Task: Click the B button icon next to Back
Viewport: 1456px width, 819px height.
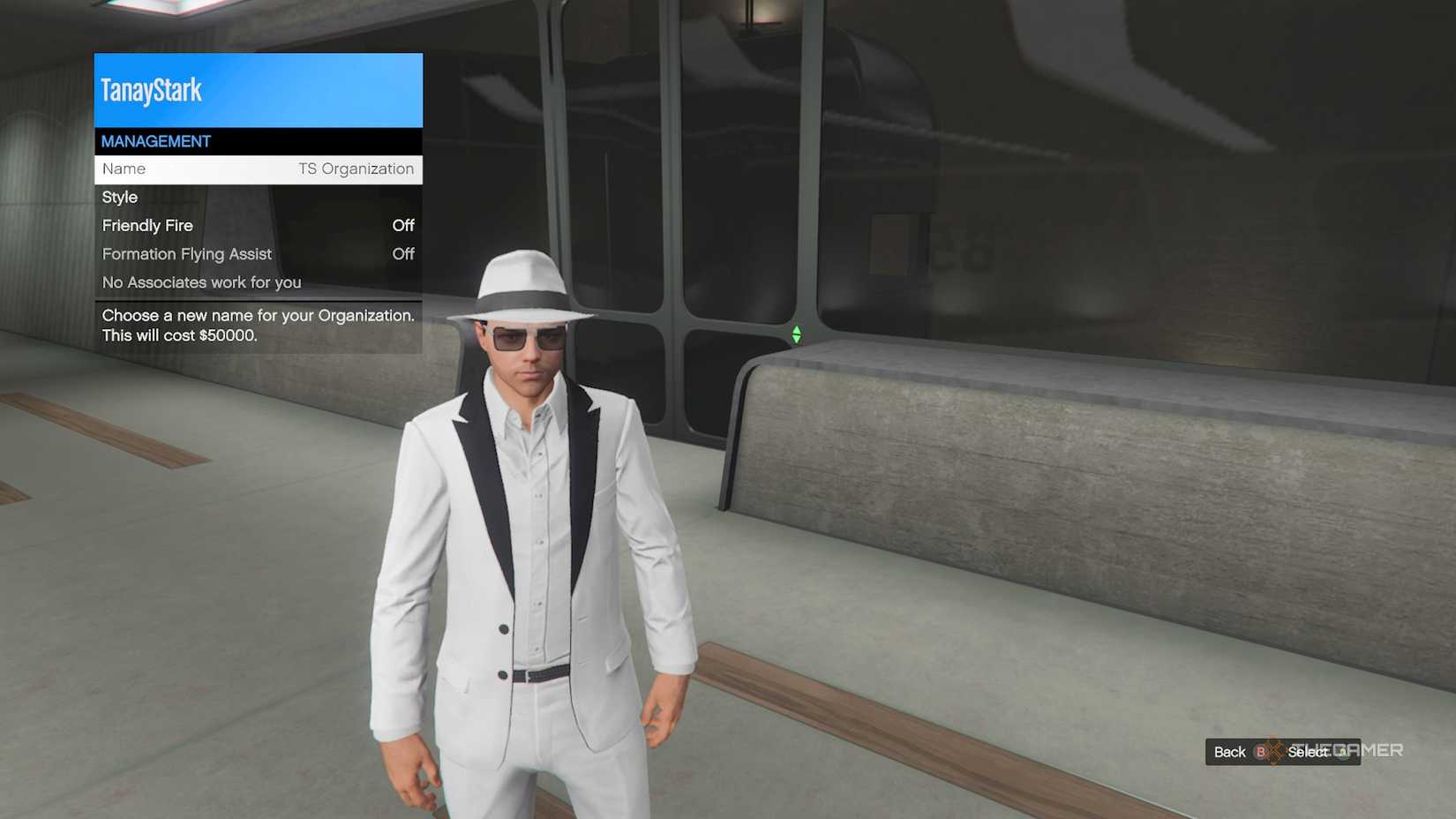Action: click(x=1260, y=752)
